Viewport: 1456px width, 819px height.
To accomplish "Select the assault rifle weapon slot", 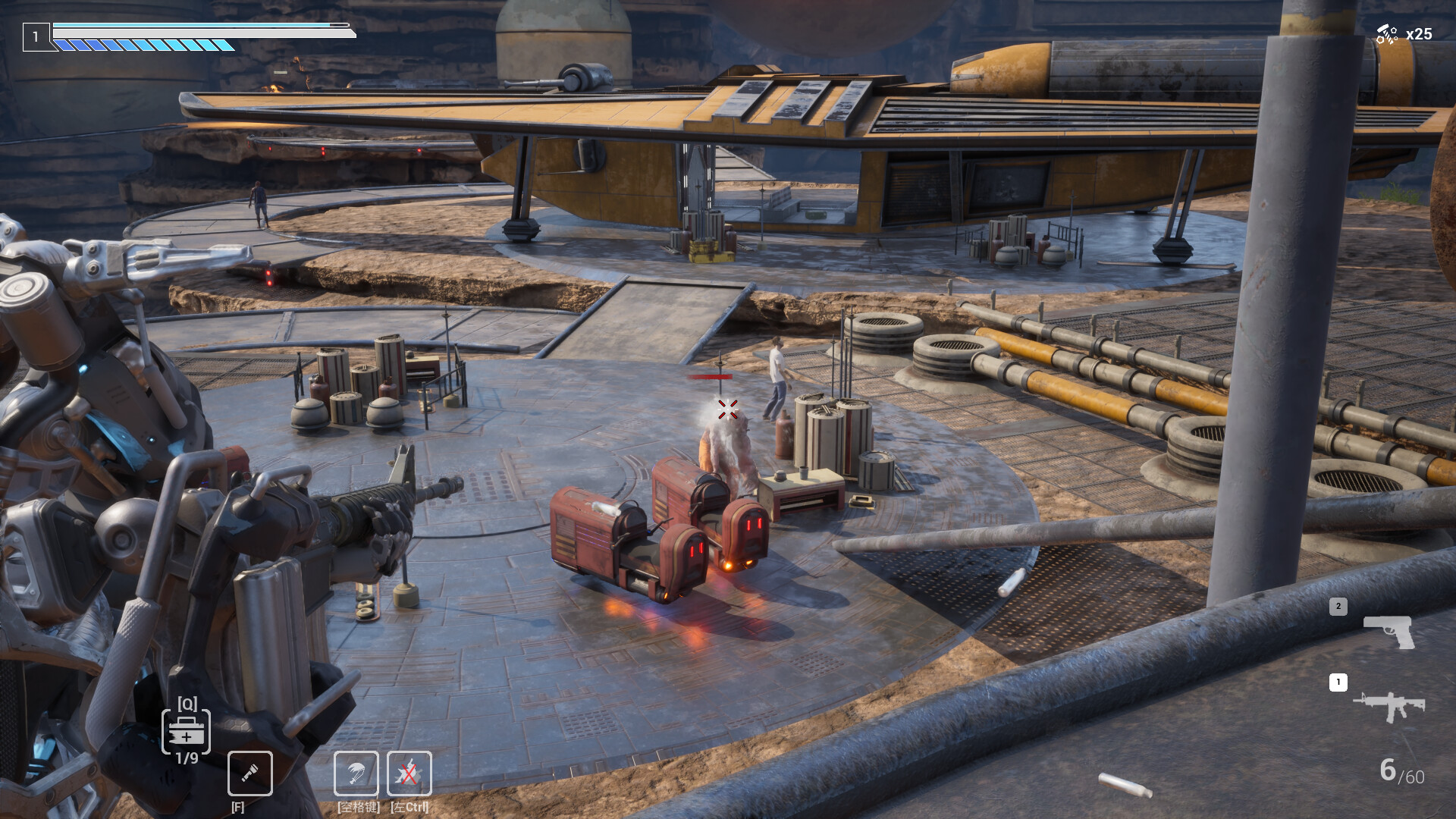I will (x=1389, y=706).
